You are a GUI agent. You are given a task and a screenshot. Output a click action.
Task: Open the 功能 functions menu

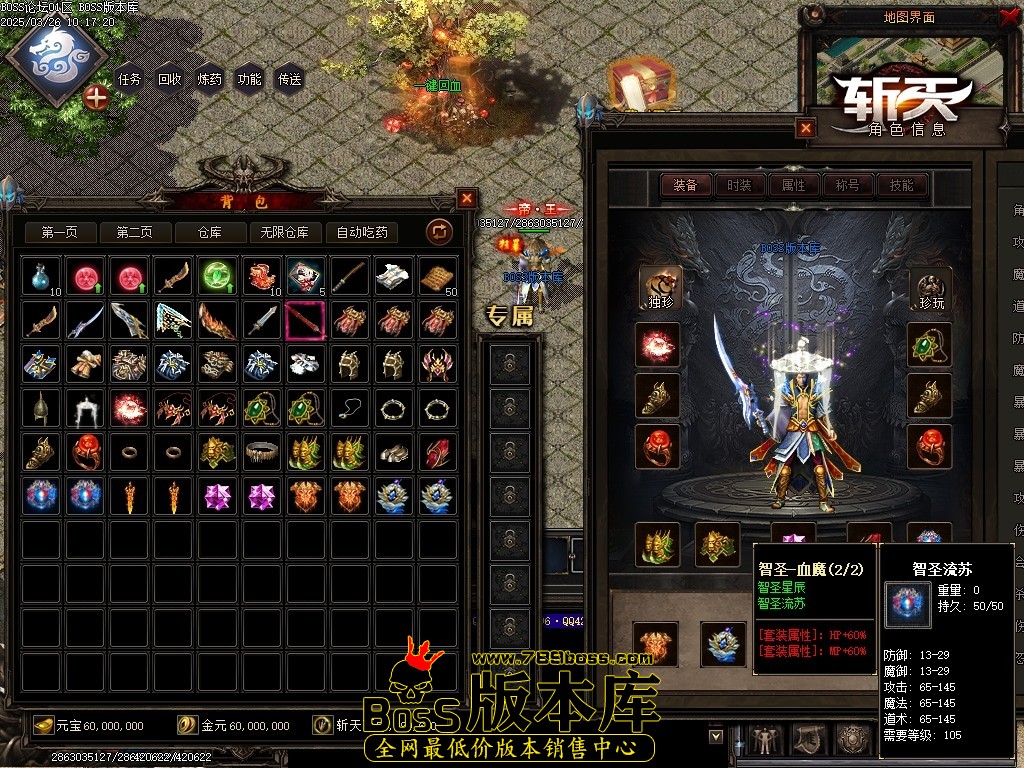click(x=250, y=79)
